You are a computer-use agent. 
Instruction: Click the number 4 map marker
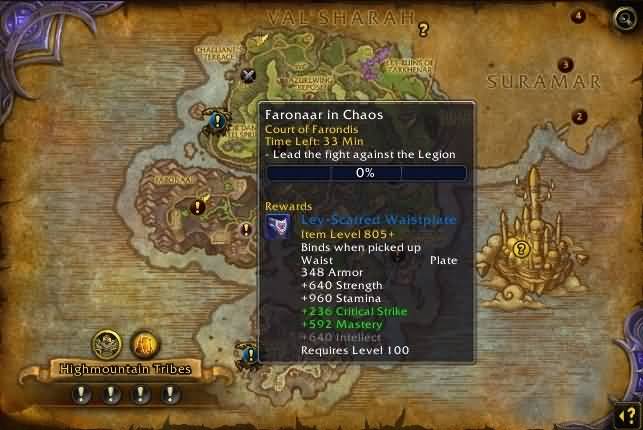point(578,16)
